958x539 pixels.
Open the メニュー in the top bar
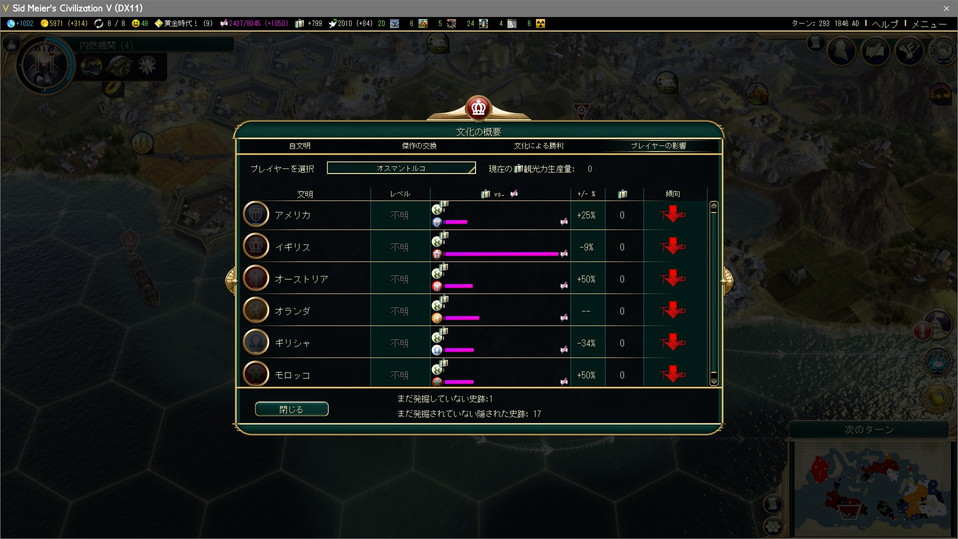(x=929, y=23)
